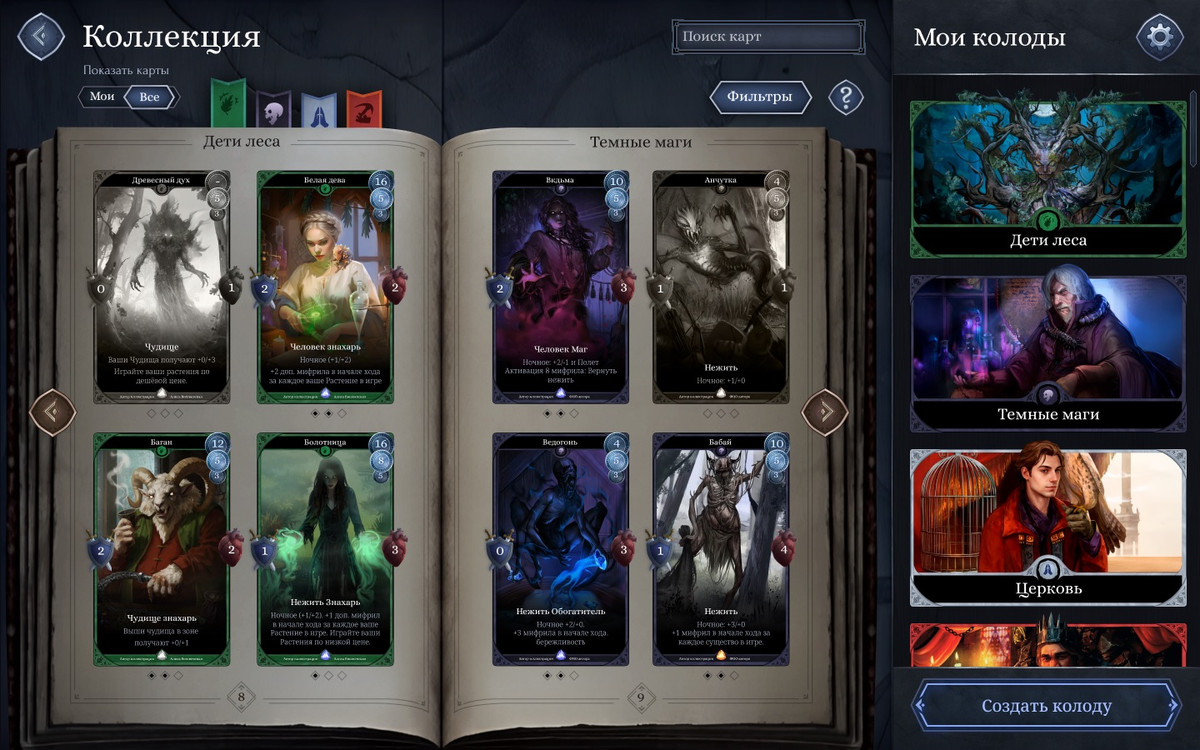Switch to the blue praying hands bookmark
Image resolution: width=1200 pixels, height=750 pixels.
[x=319, y=107]
